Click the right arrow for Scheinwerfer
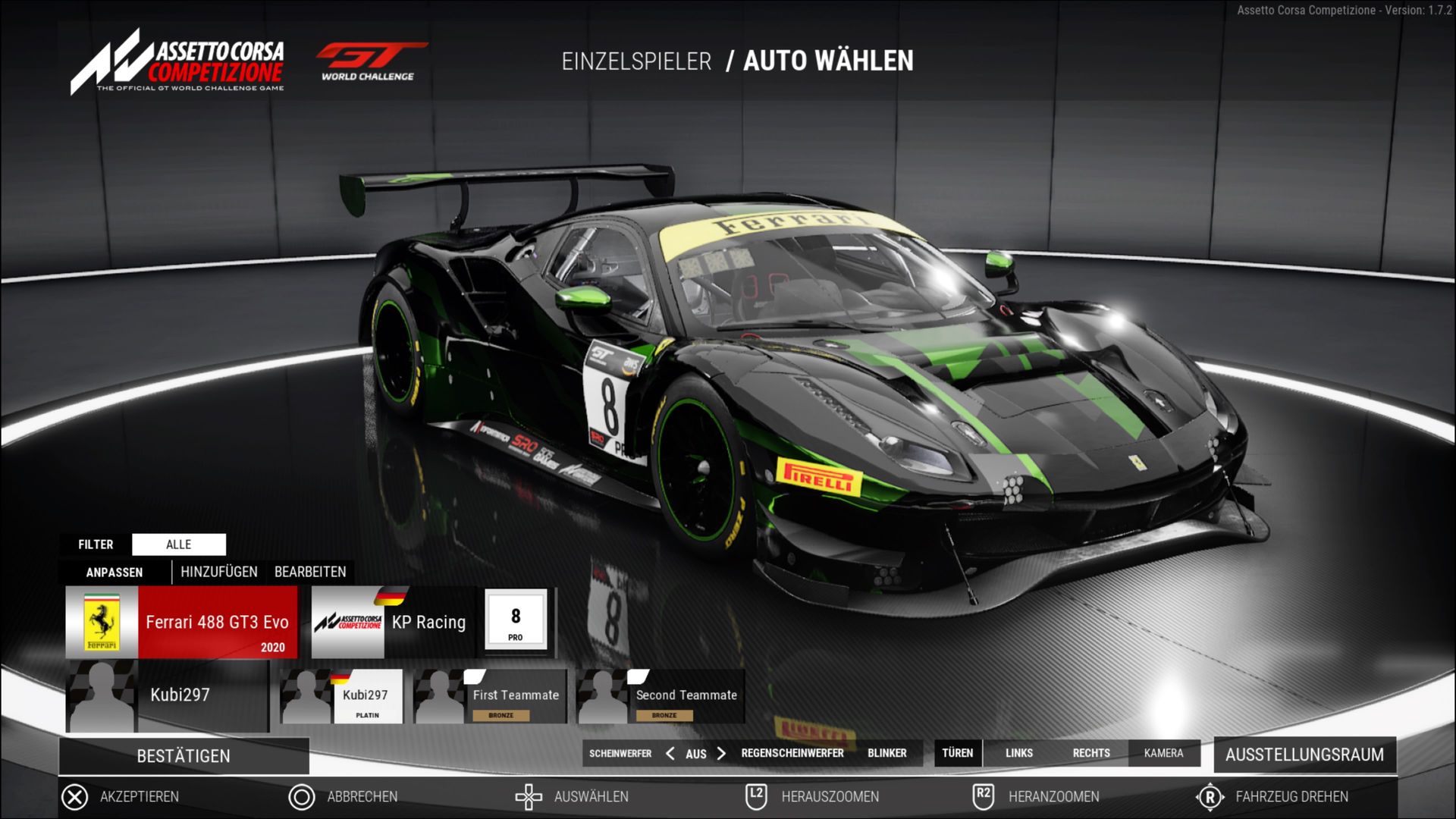Viewport: 1456px width, 819px height. (721, 753)
